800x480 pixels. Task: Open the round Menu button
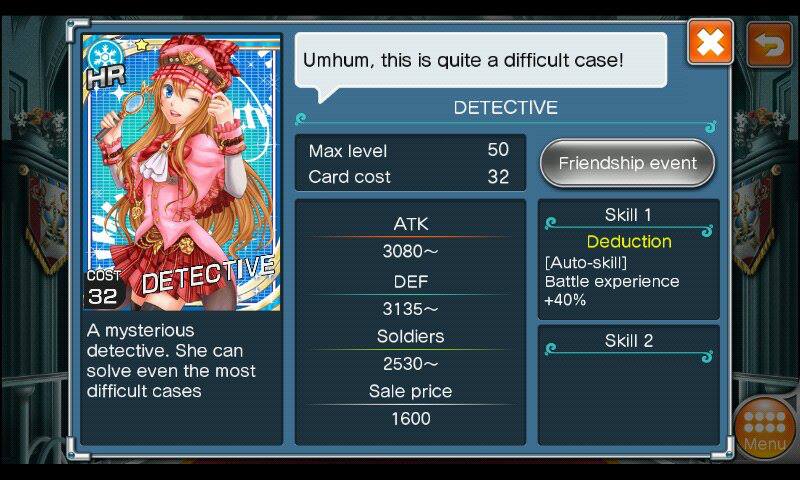click(x=765, y=428)
